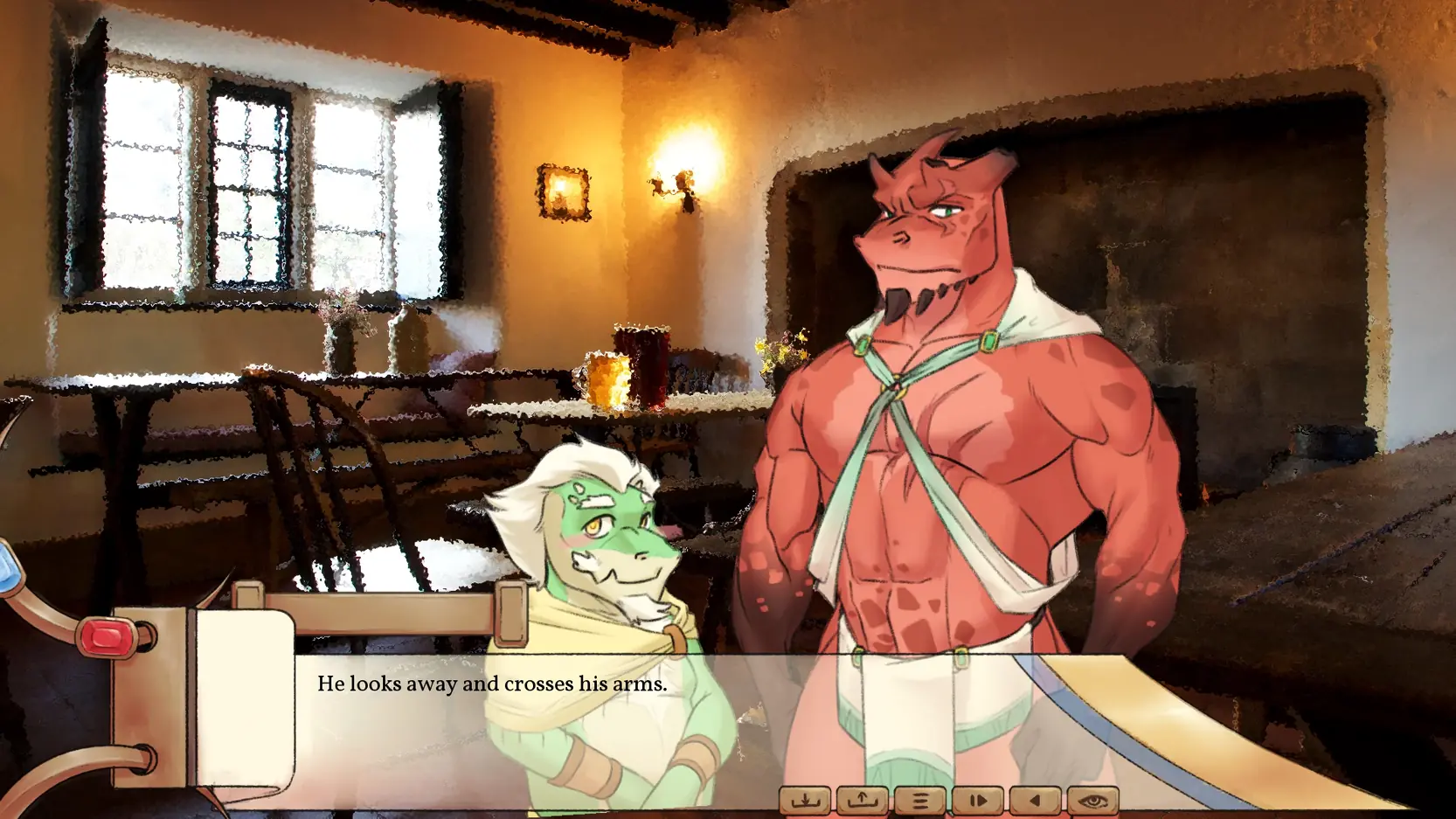The width and height of the screenshot is (1456, 819).
Task: Open the three-line menu button
Action: (x=919, y=800)
